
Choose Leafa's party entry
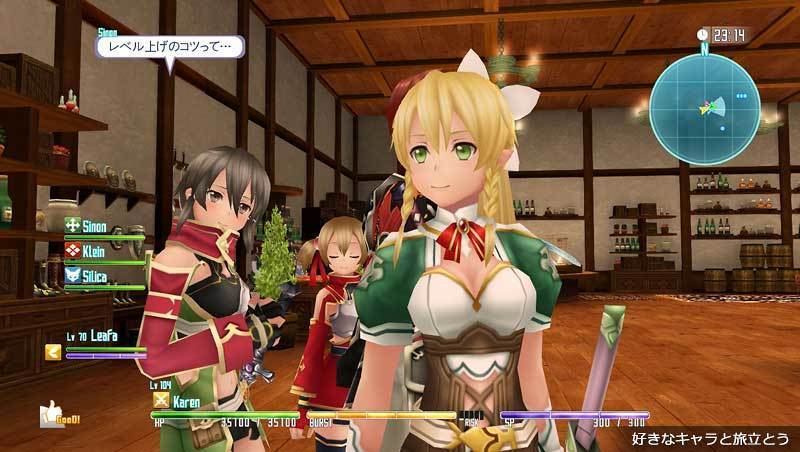pos(105,336)
